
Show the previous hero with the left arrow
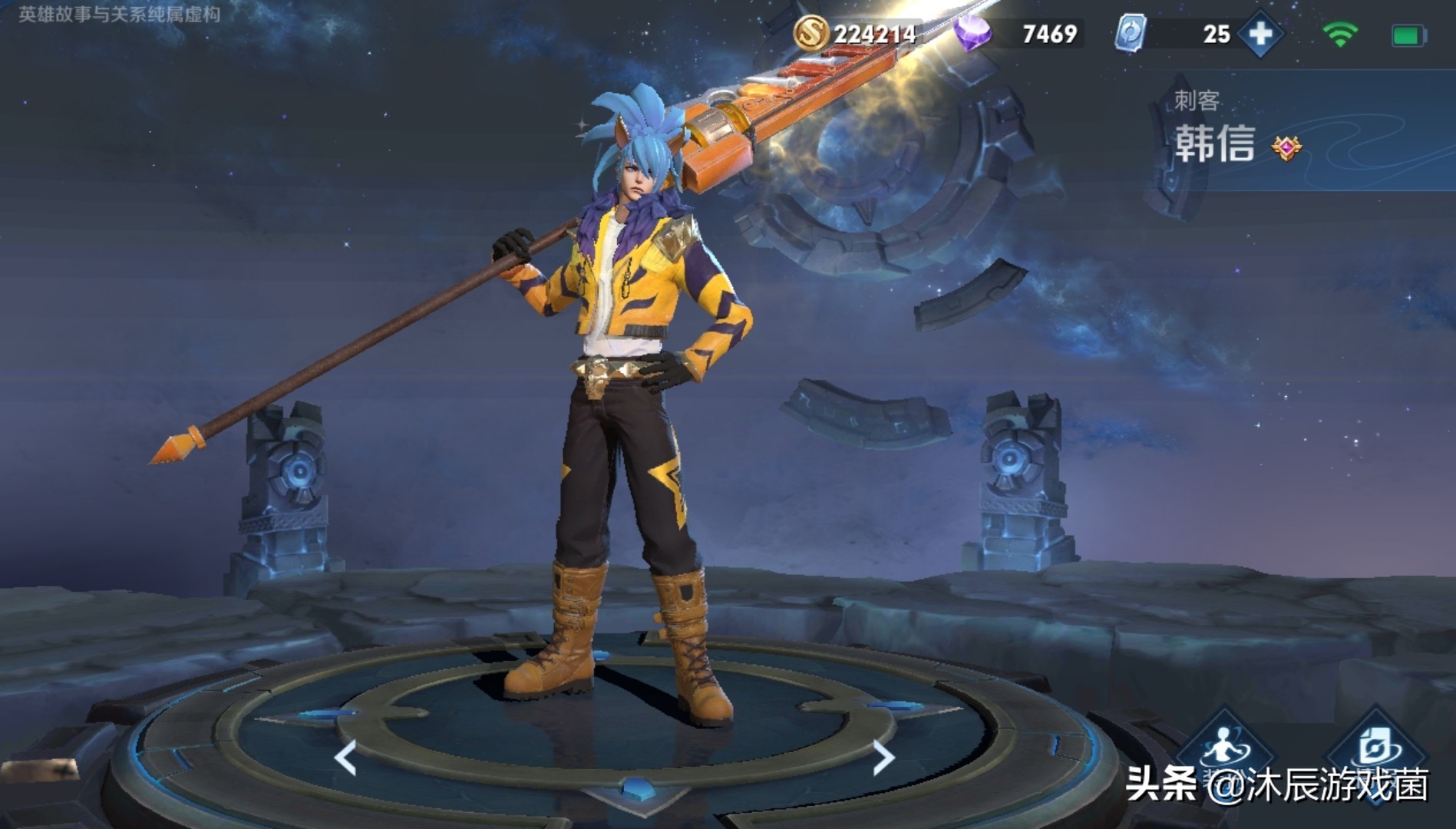click(x=346, y=758)
